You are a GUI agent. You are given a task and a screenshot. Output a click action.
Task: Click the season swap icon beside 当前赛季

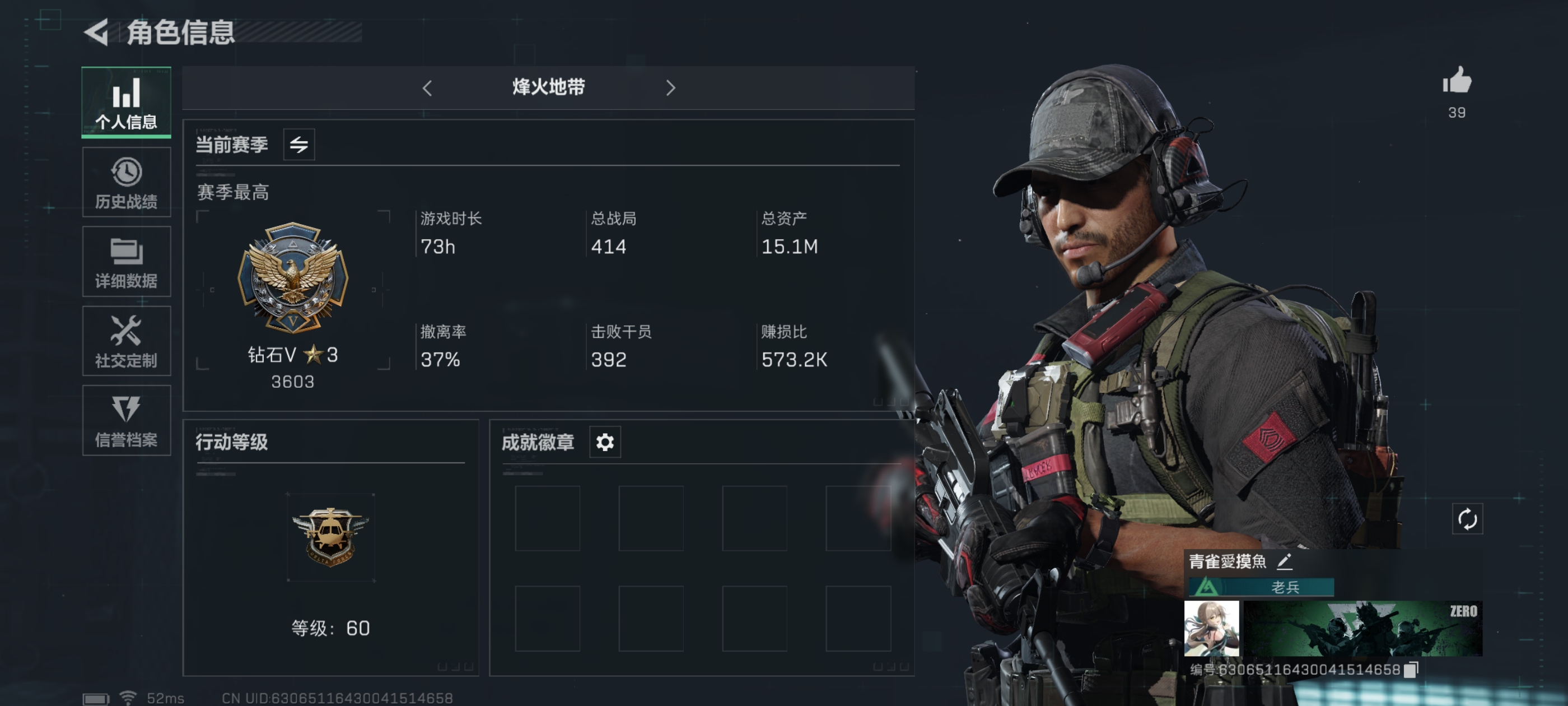click(300, 145)
